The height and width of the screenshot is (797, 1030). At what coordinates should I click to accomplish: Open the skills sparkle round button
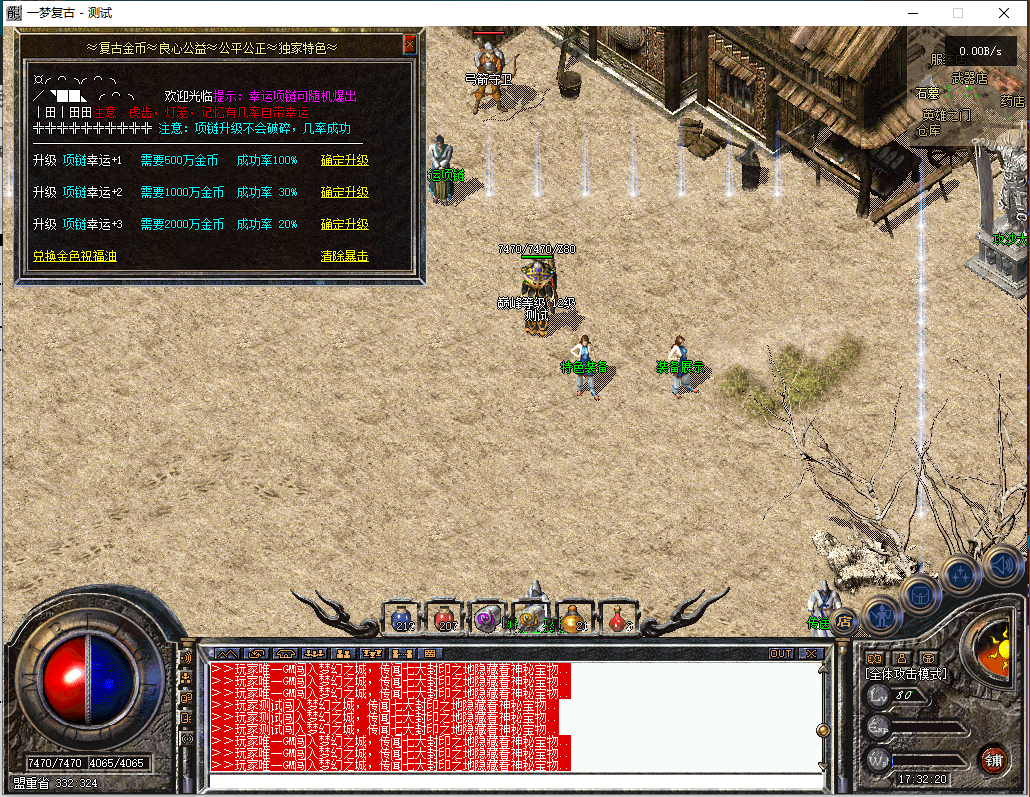(x=962, y=574)
